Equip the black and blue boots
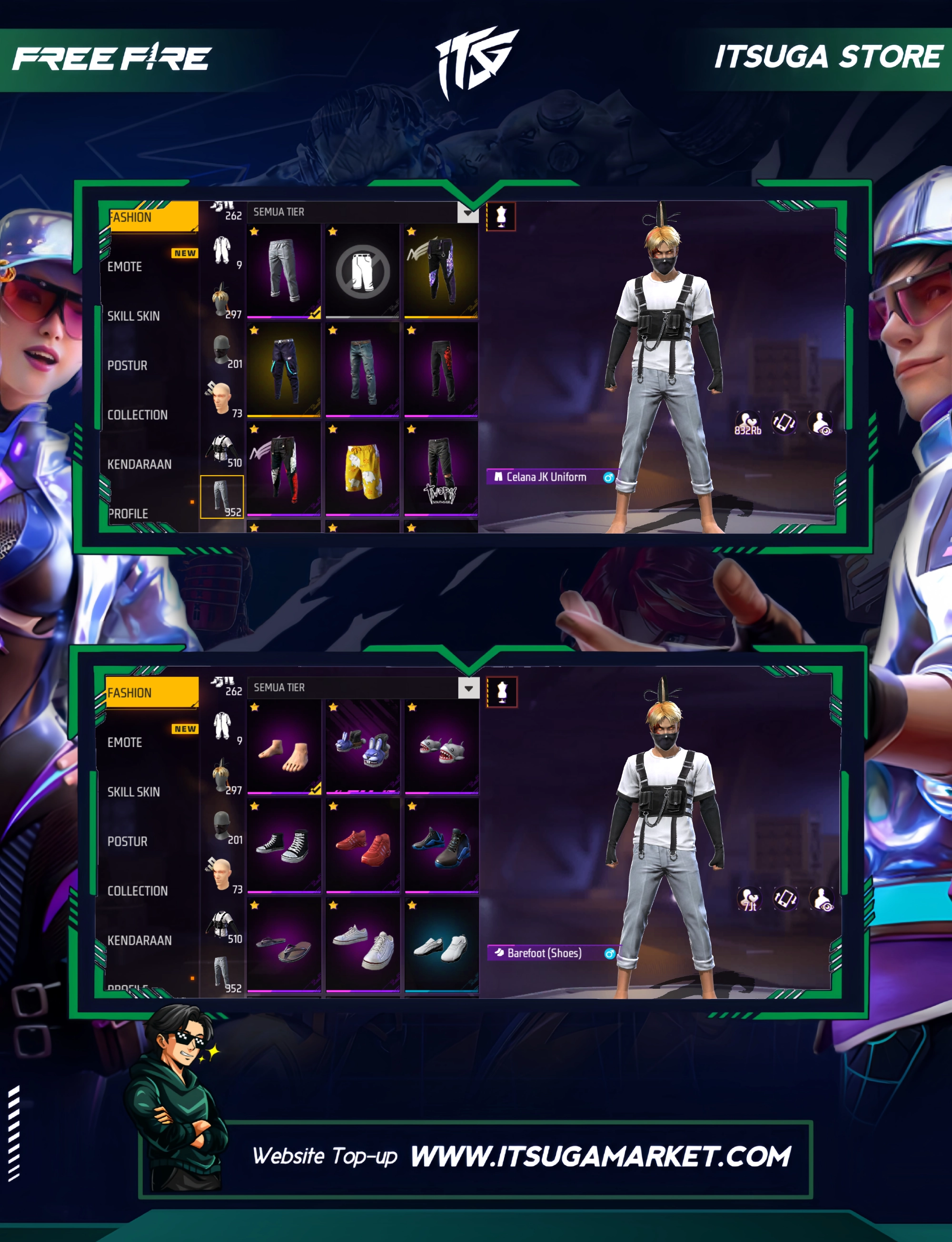The image size is (952, 1242). tap(441, 845)
